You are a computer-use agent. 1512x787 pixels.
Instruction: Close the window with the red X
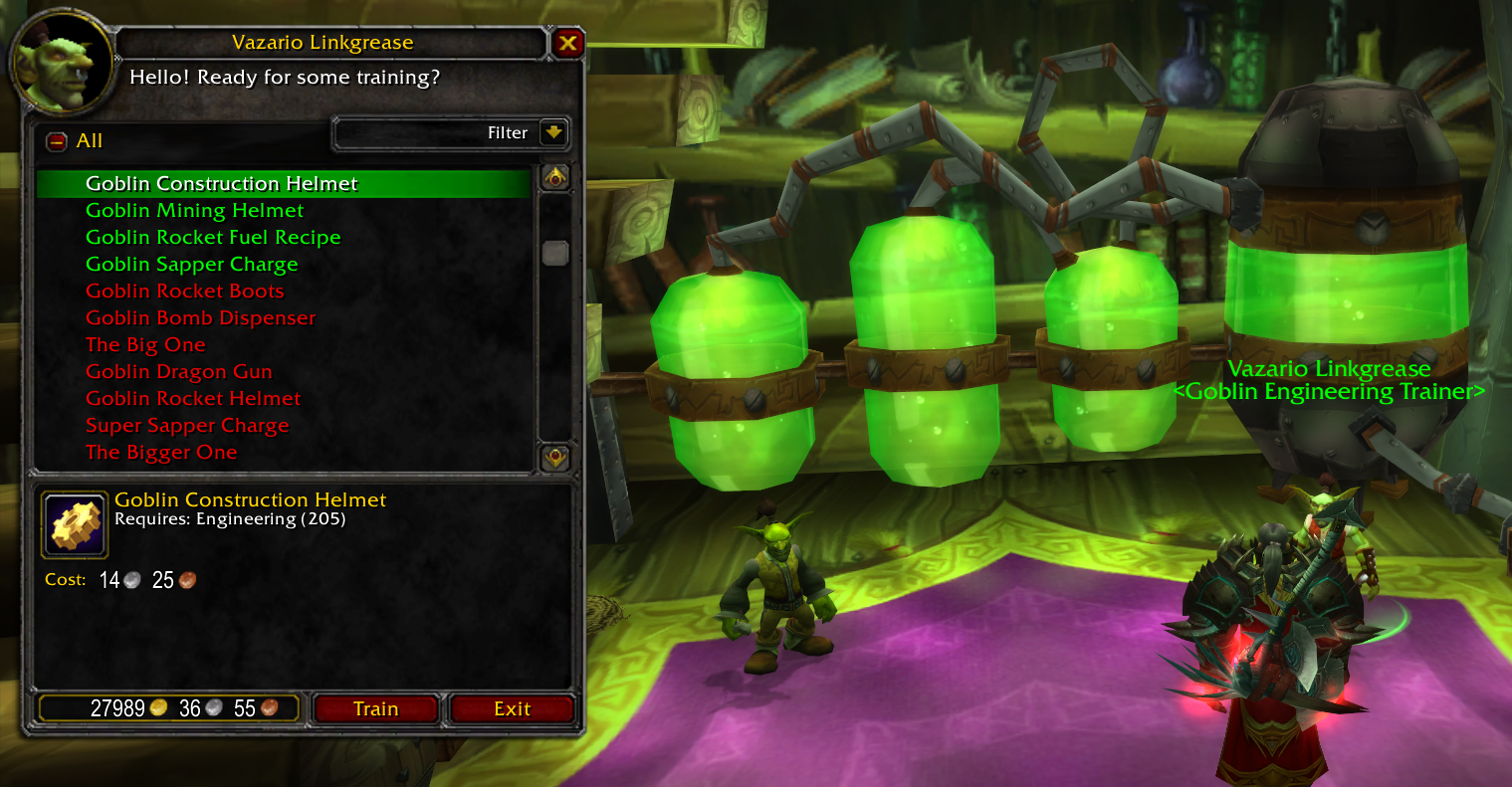pos(569,43)
